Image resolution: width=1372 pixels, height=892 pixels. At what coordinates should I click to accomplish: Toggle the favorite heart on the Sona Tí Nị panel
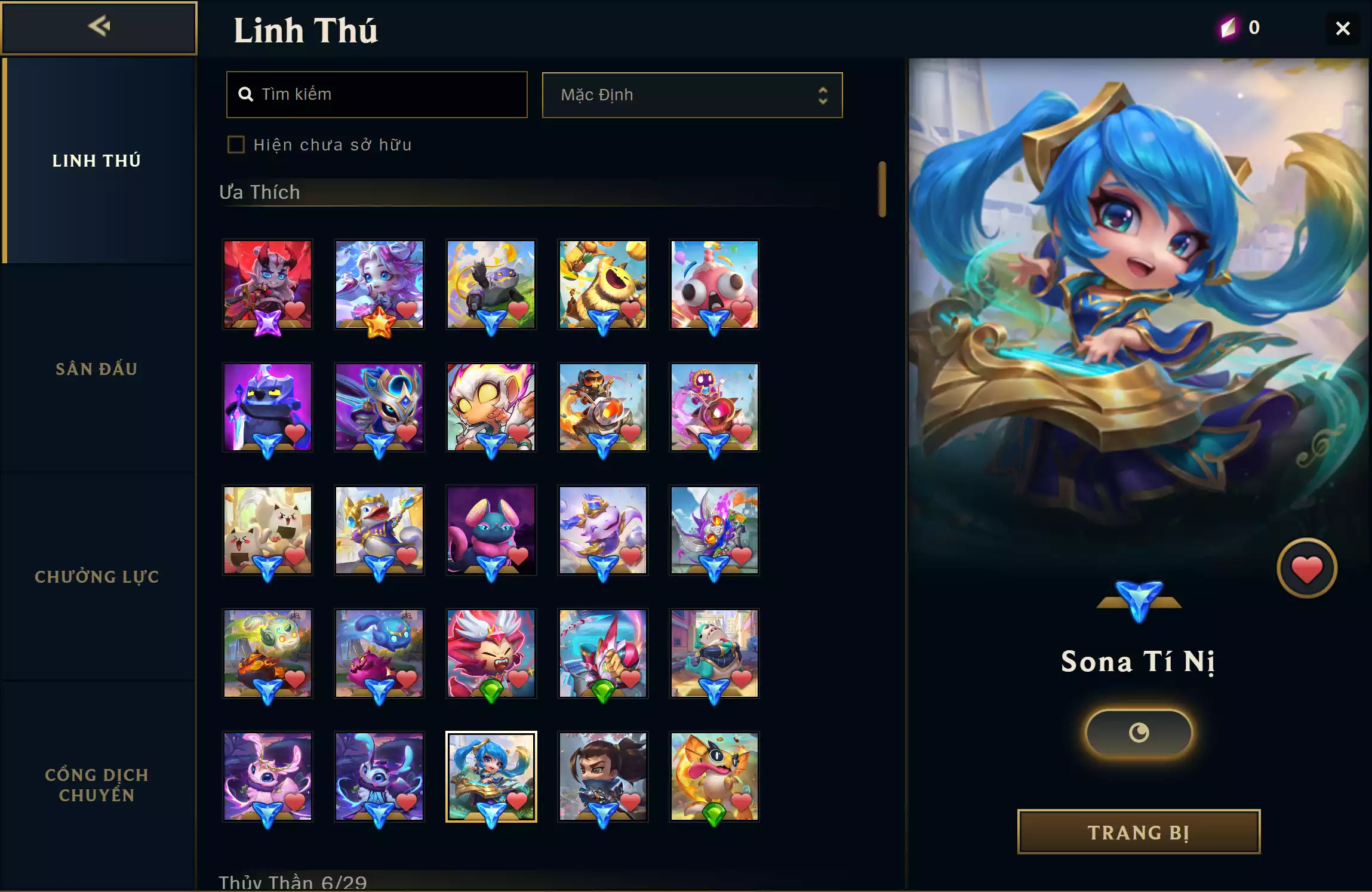1306,567
